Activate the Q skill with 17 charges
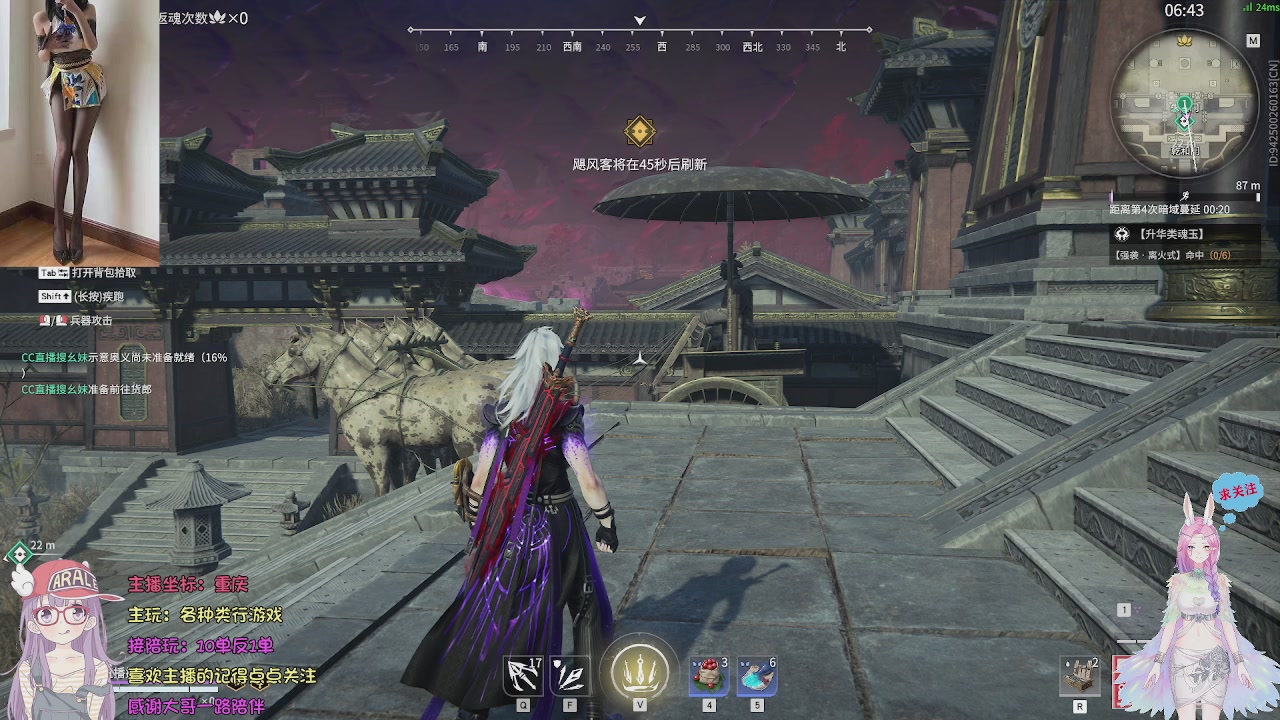1280x720 pixels. pos(524,677)
